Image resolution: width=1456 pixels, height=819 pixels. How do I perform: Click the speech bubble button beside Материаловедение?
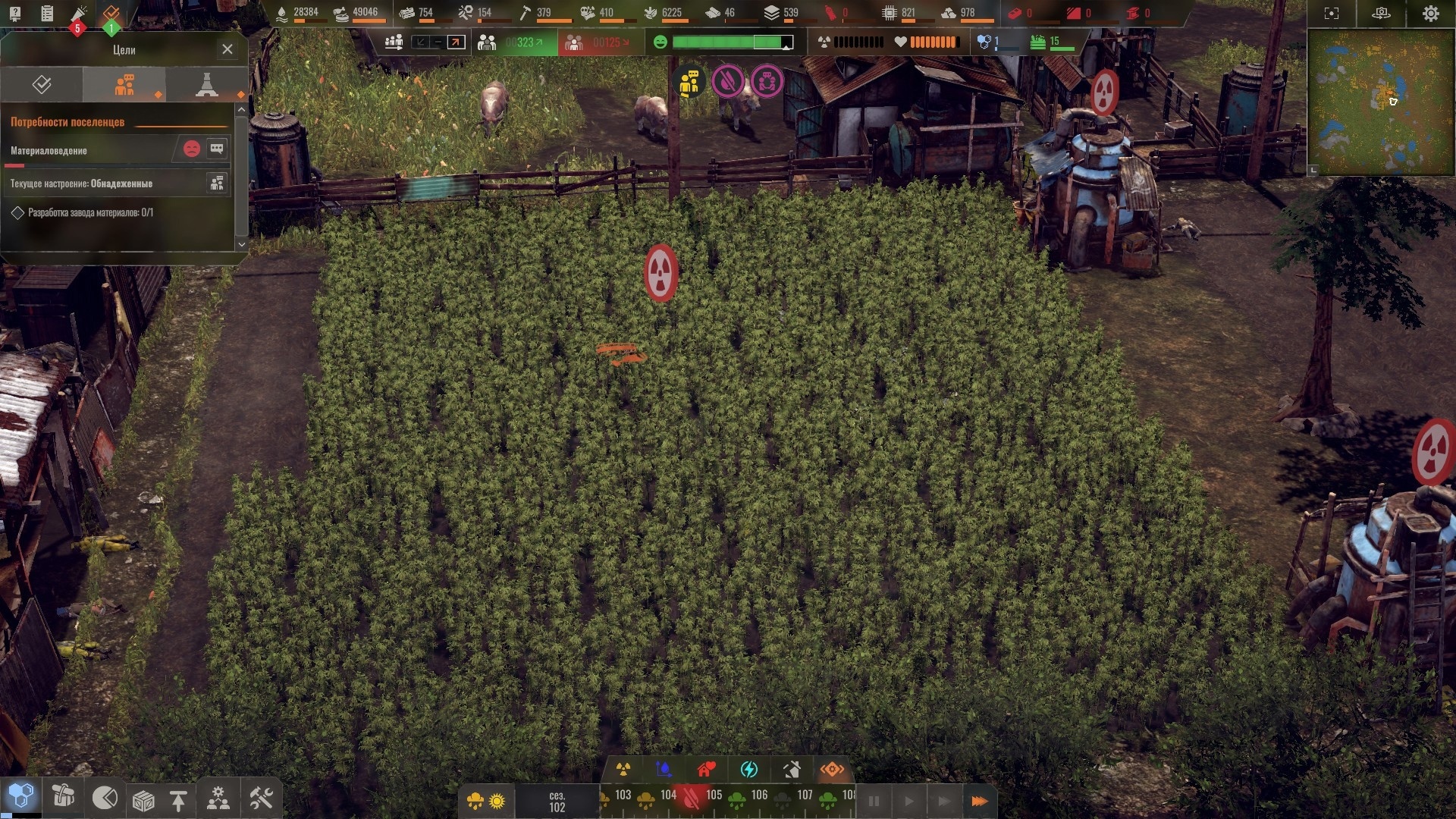[217, 149]
